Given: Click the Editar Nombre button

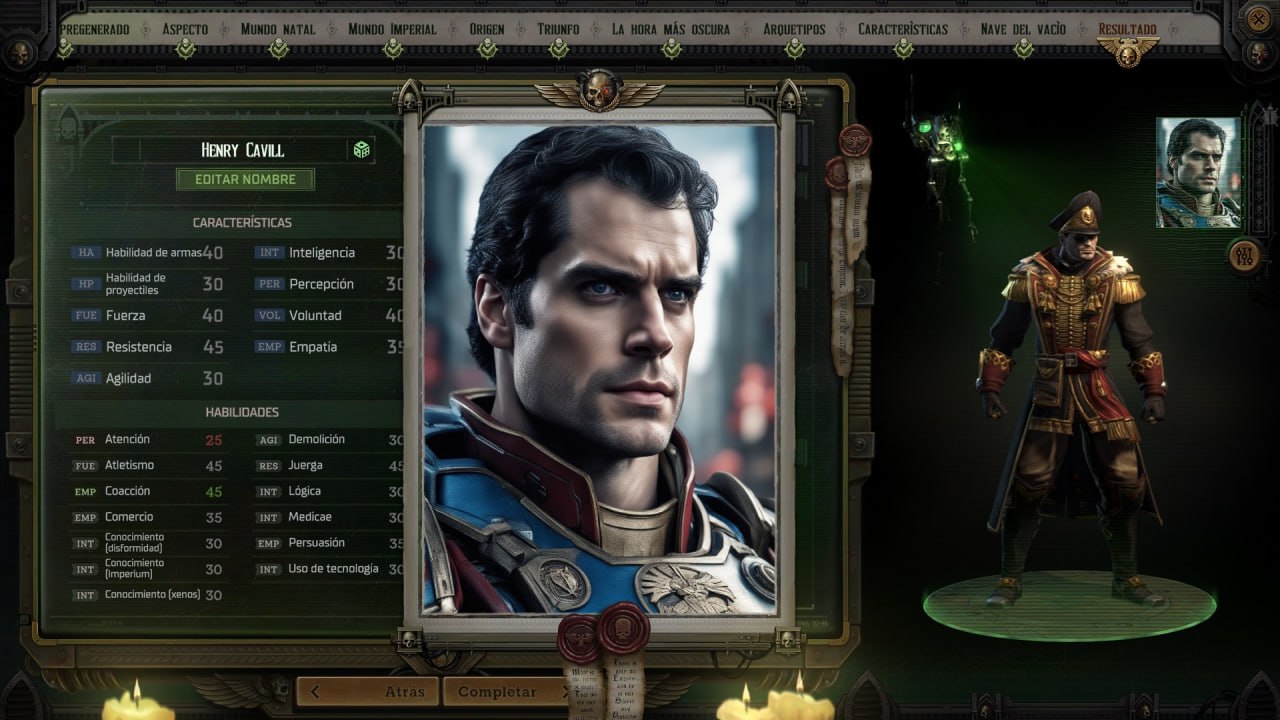Looking at the screenshot, I should (245, 179).
